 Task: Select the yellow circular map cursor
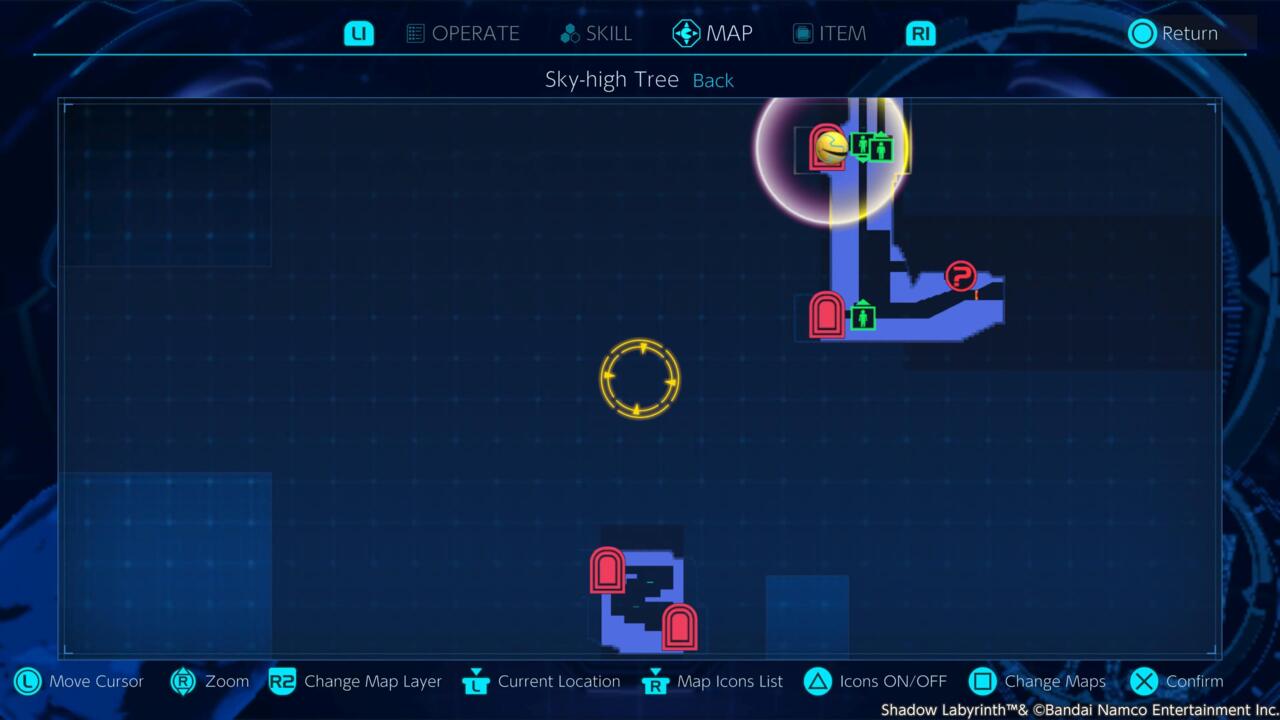640,379
